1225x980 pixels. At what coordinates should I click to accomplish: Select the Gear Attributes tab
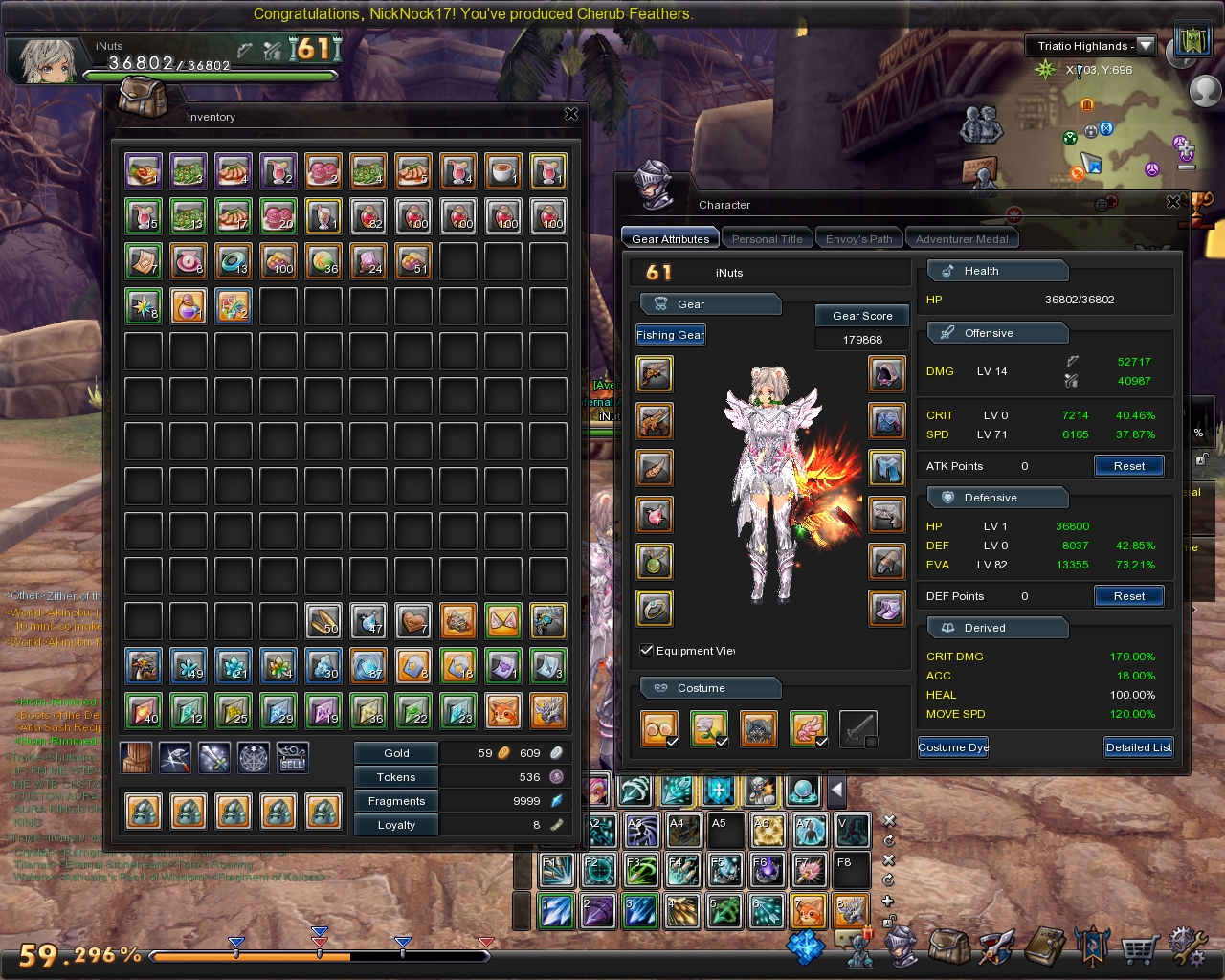click(x=670, y=239)
